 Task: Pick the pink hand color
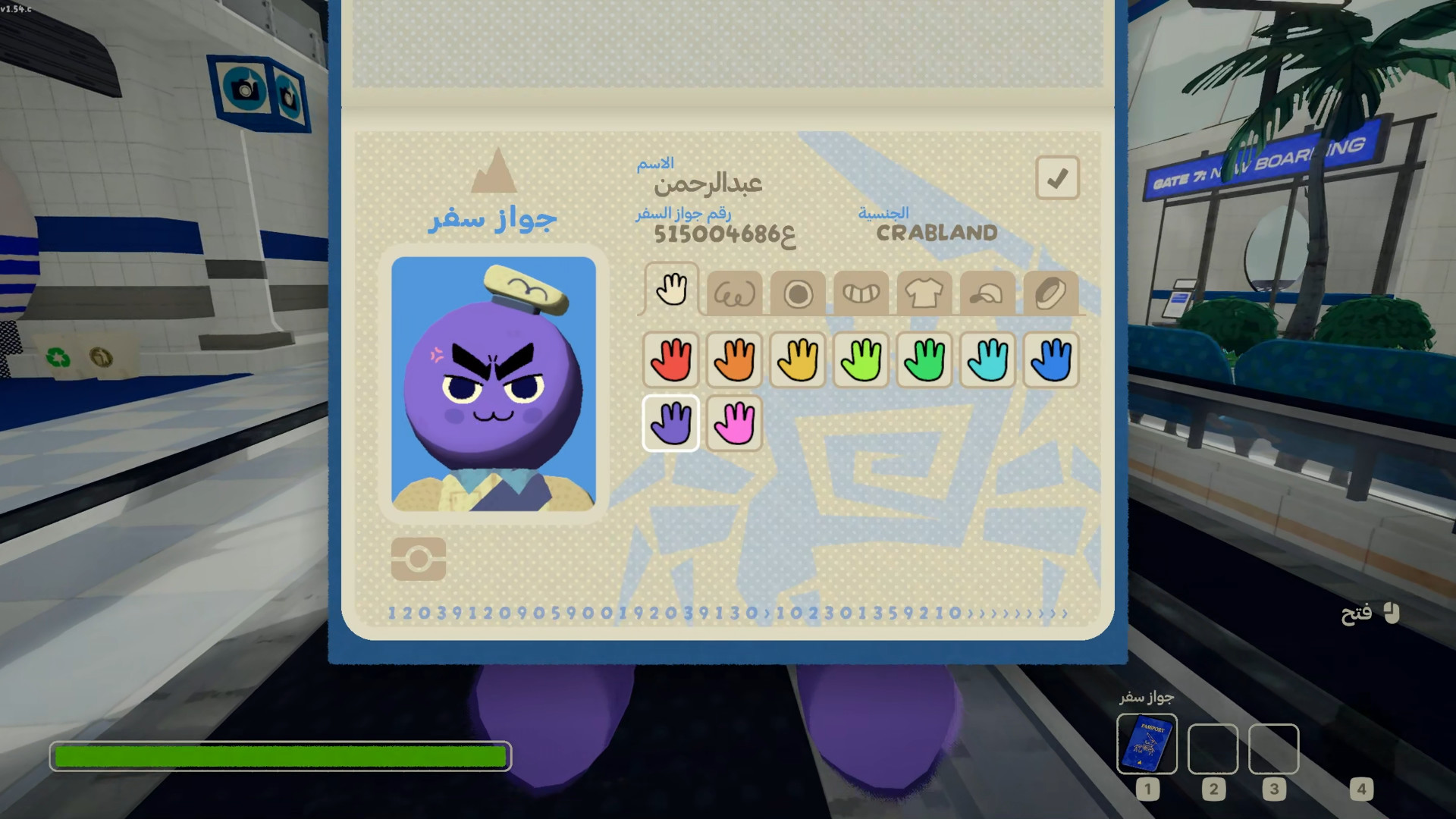coord(734,423)
